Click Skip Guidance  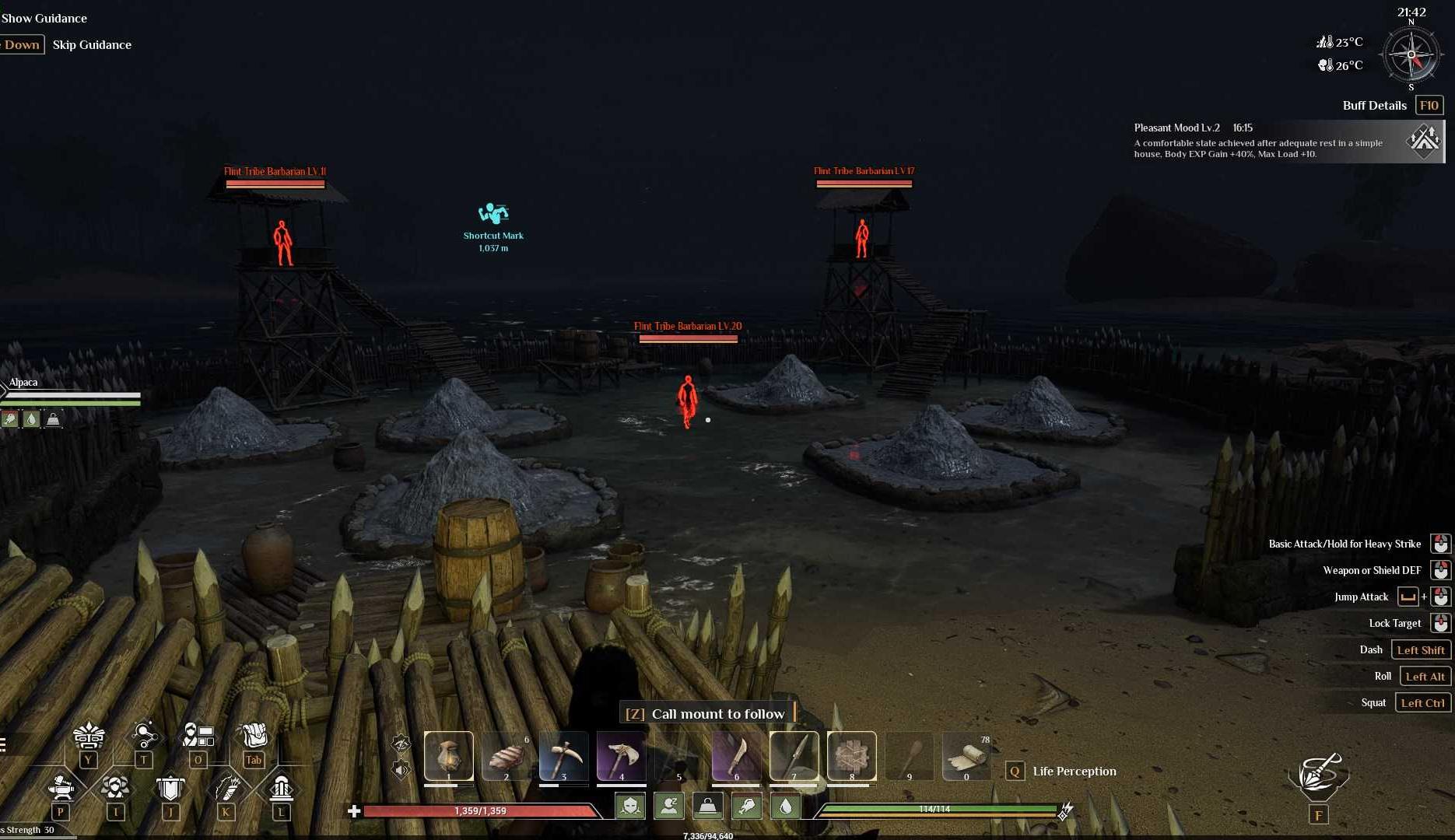91,44
